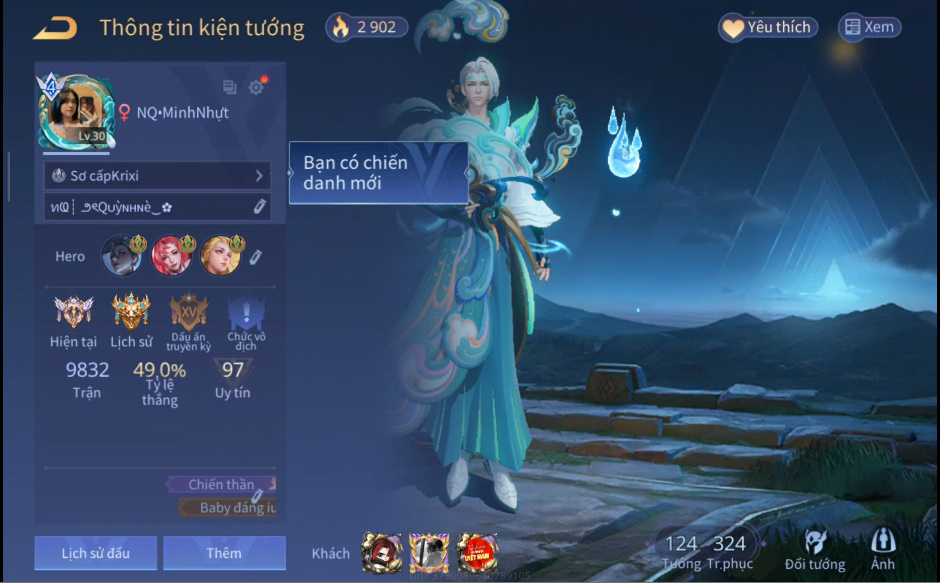This screenshot has height=583, width=940.
Task: Open the Ảnh photo mode
Action: [x=883, y=551]
